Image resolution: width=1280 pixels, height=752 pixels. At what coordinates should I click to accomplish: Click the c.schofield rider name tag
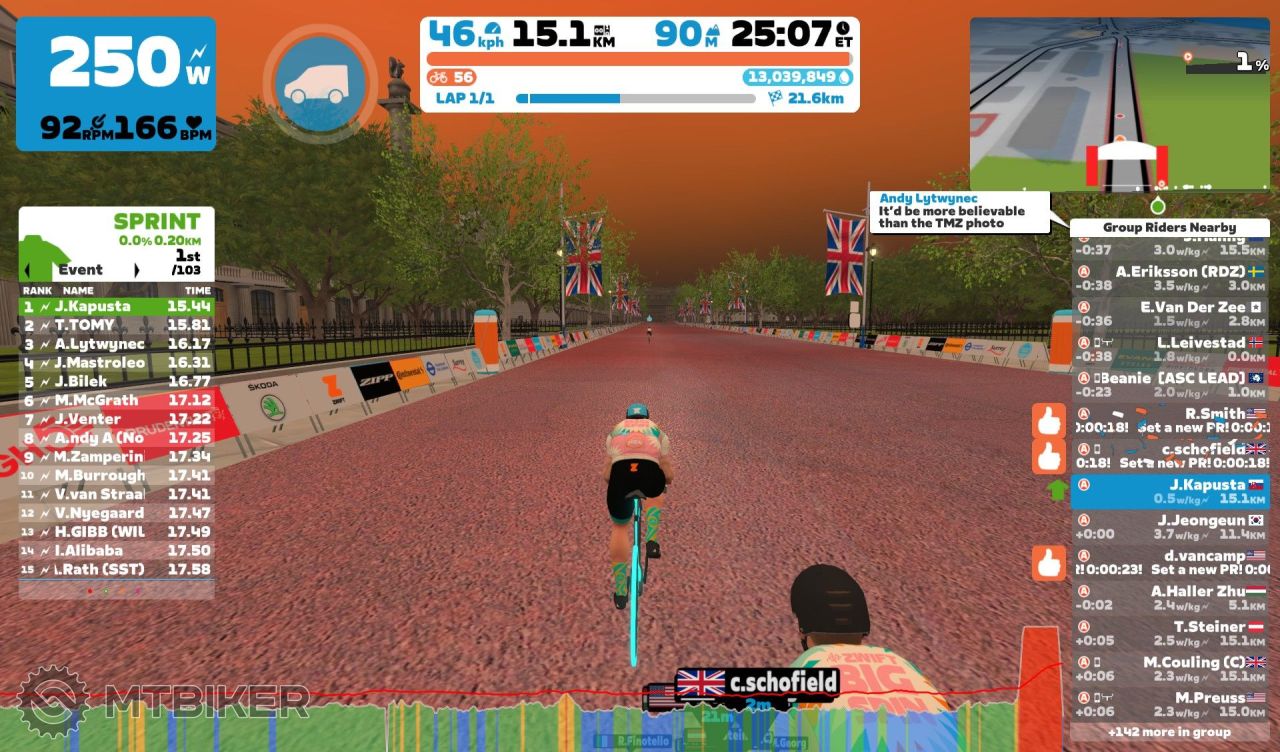click(757, 684)
